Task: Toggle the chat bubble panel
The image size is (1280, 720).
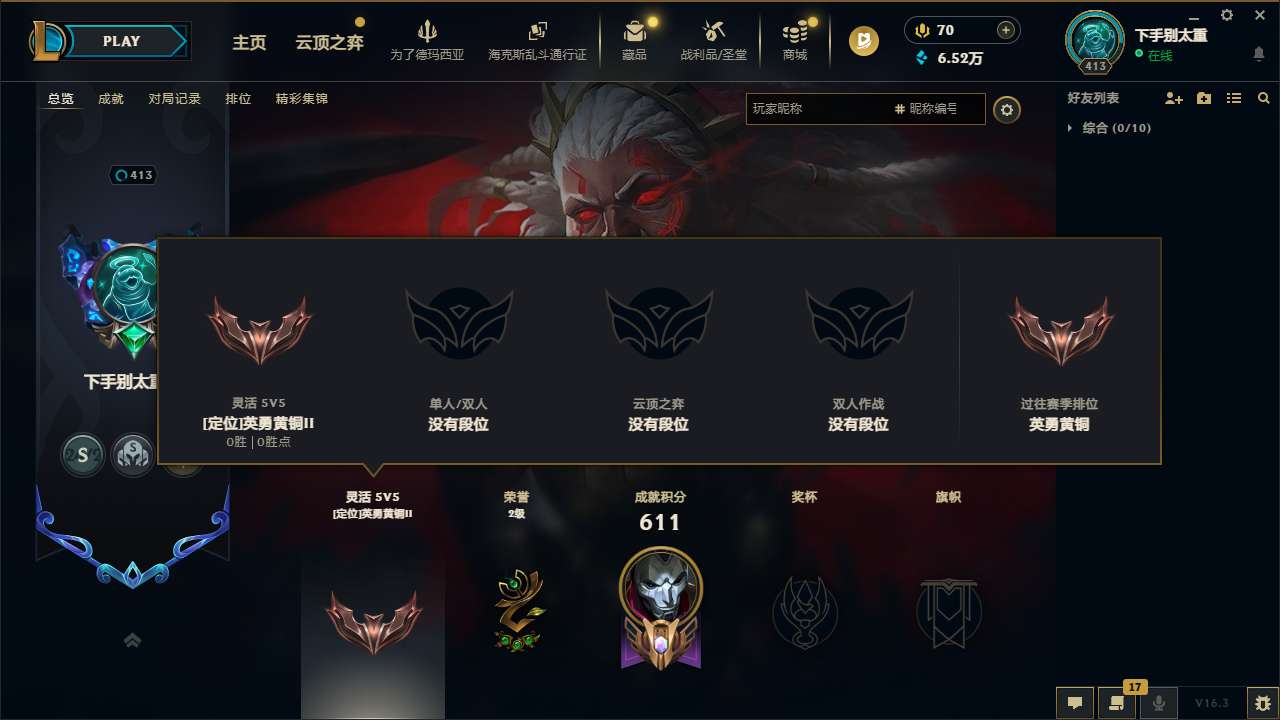Action: tap(1075, 703)
